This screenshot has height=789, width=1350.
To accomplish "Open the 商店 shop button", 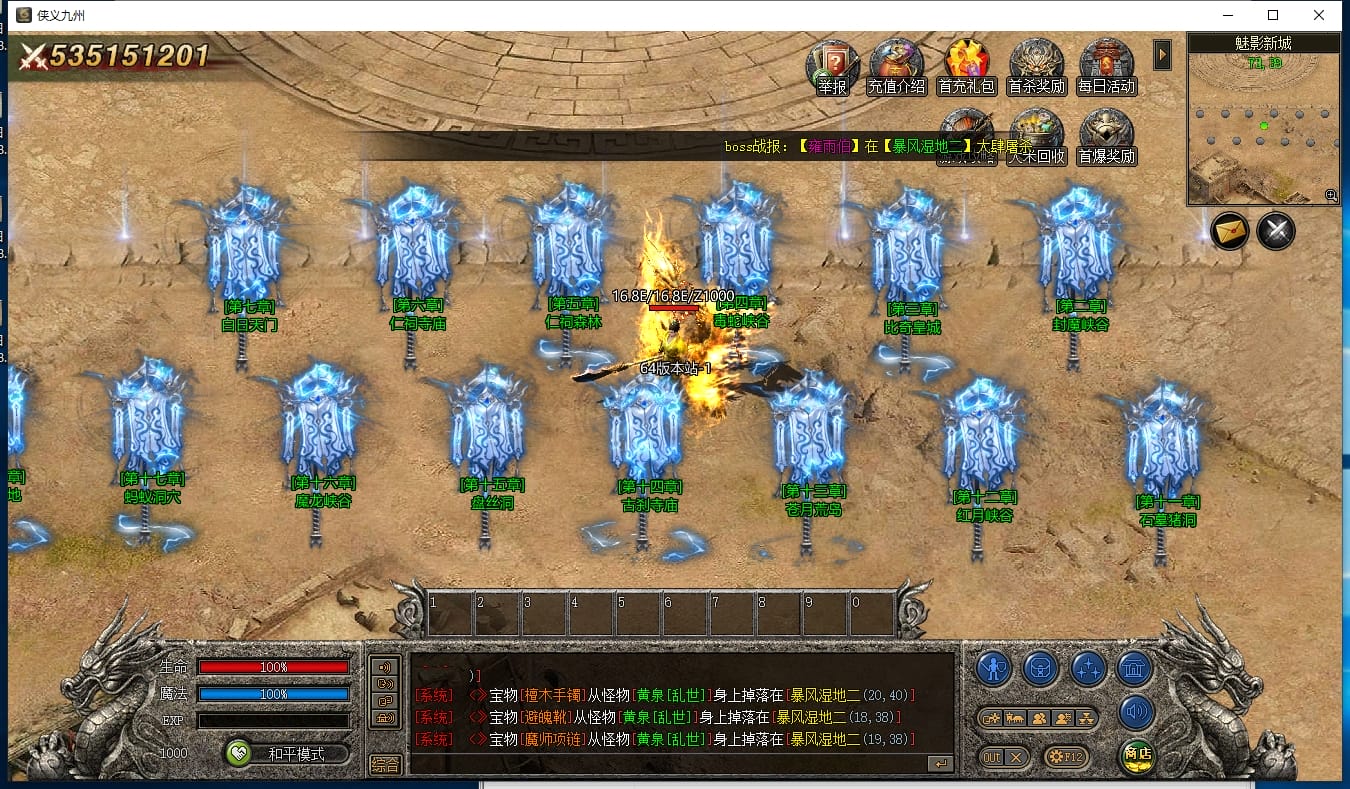I will [x=1136, y=755].
